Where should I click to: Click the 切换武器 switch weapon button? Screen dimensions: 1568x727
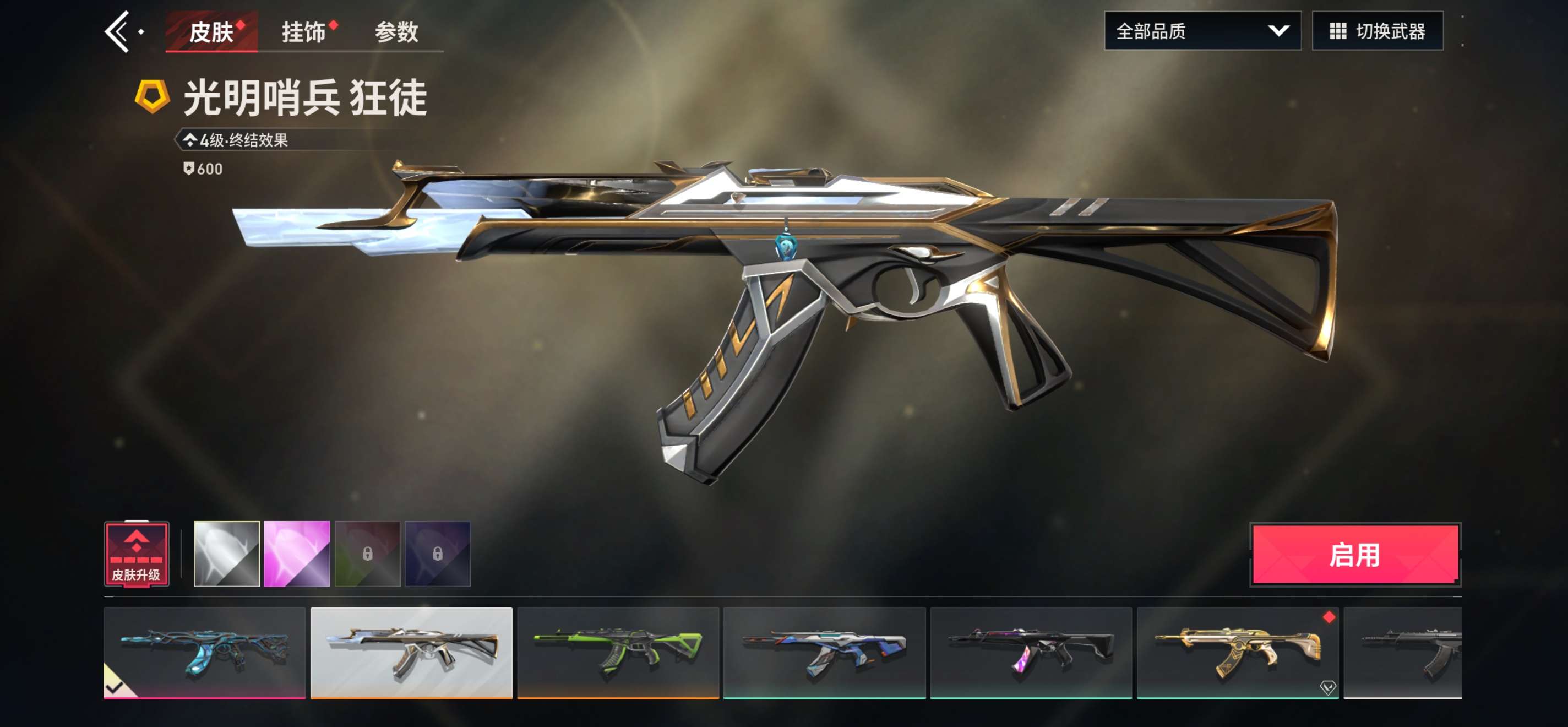click(1377, 31)
